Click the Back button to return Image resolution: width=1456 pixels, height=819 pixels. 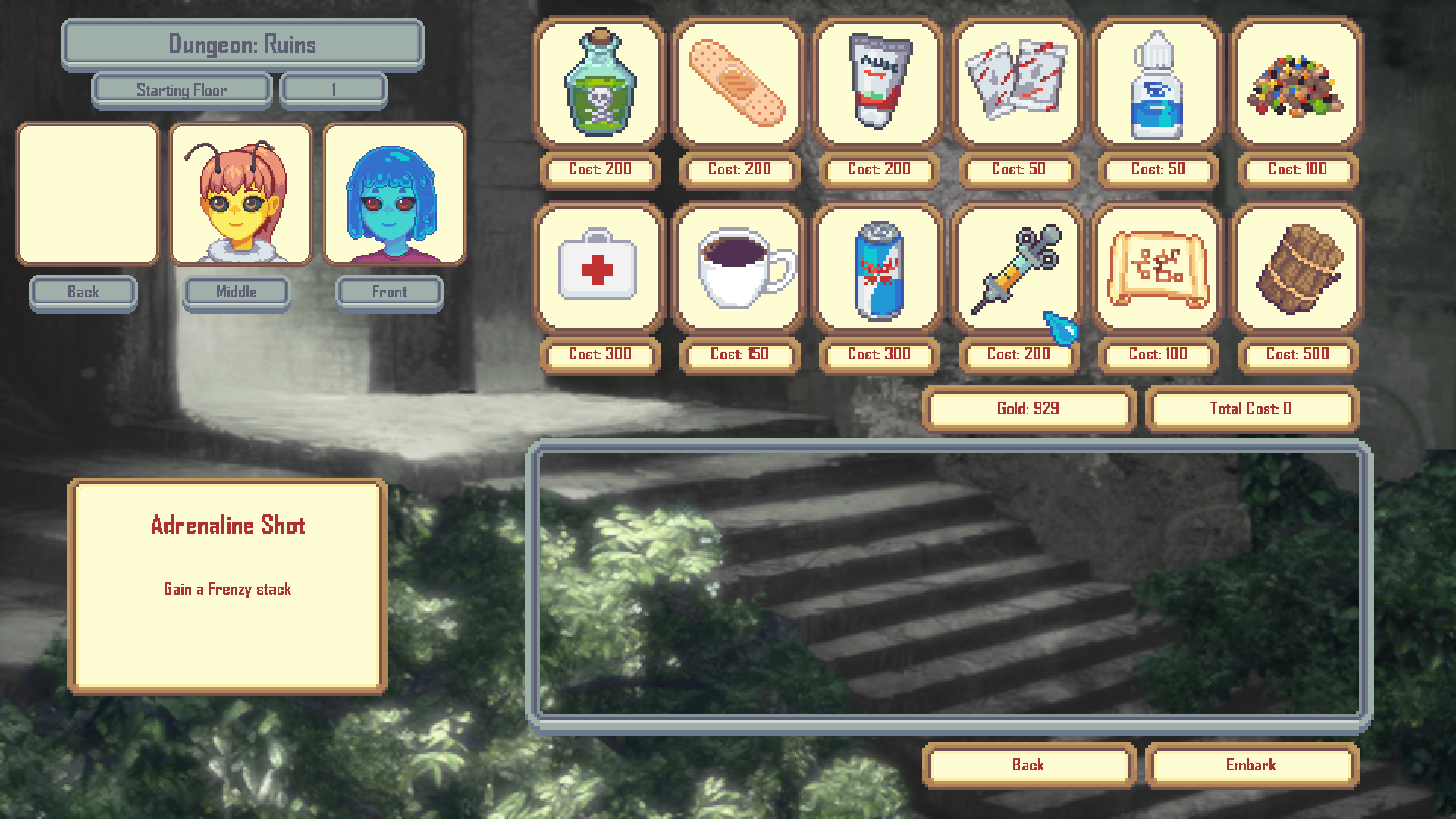(1028, 765)
